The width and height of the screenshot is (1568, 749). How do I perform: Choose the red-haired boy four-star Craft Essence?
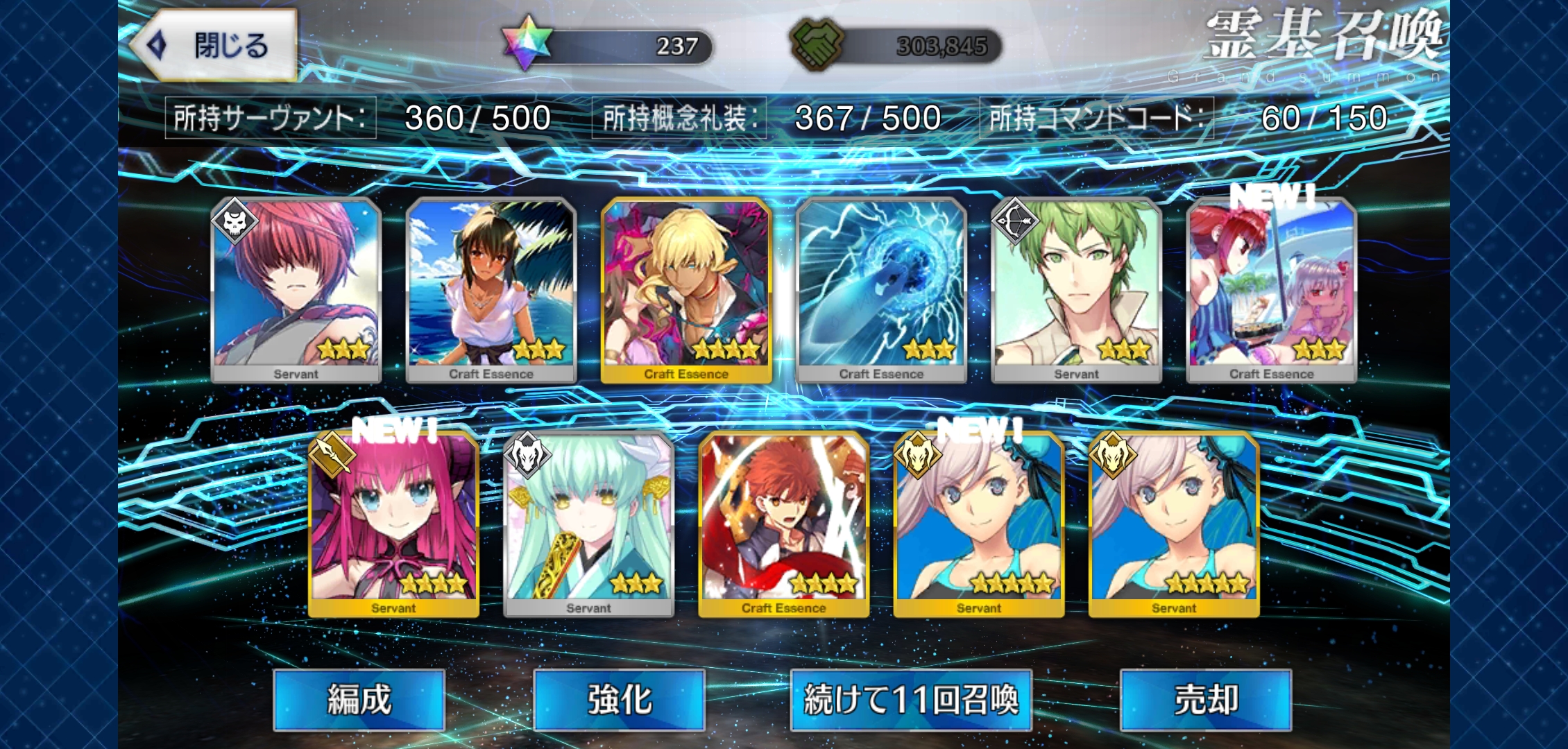click(783, 524)
